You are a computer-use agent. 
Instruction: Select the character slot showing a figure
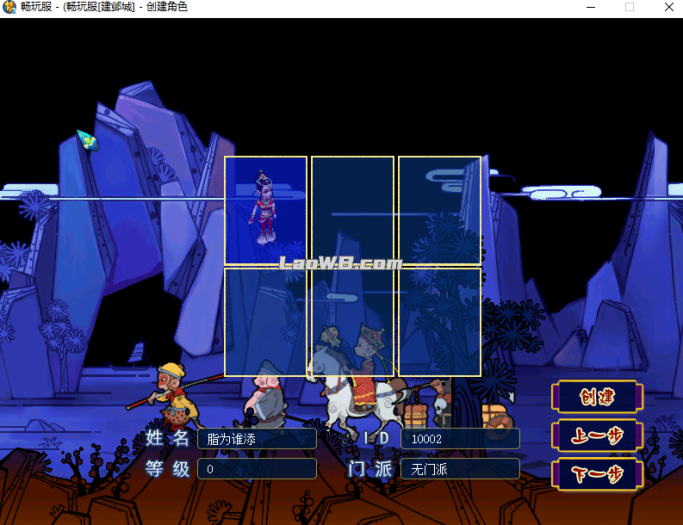pyautogui.click(x=265, y=210)
